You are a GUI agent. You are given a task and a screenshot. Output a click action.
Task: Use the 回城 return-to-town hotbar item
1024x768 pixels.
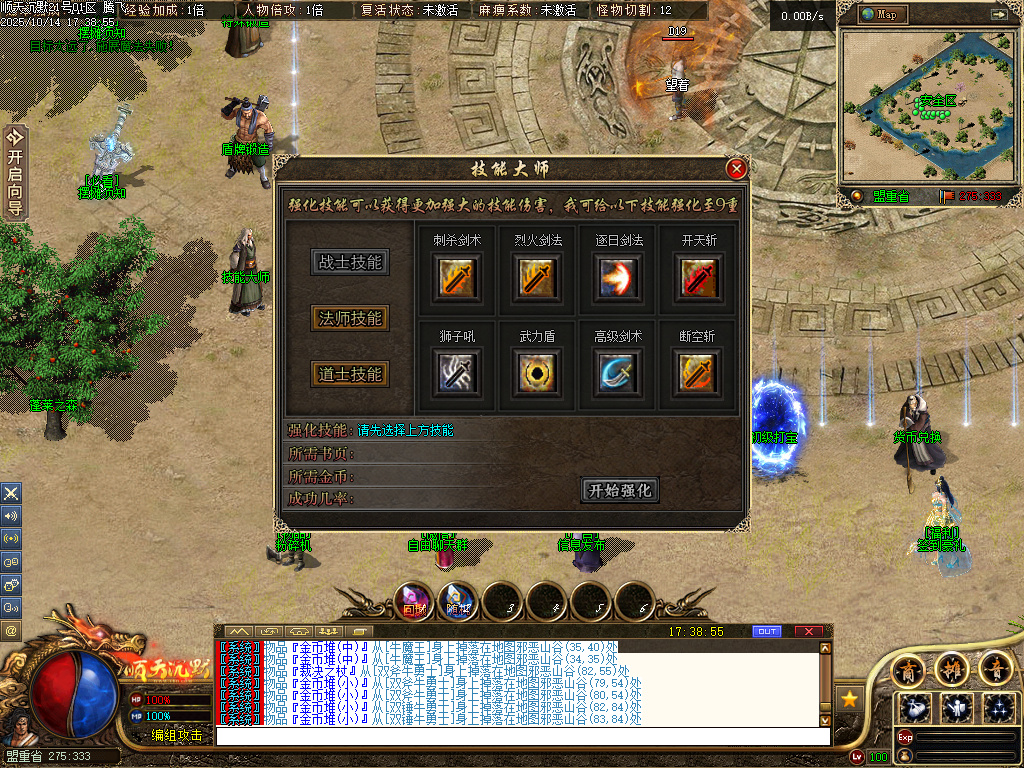coord(414,601)
